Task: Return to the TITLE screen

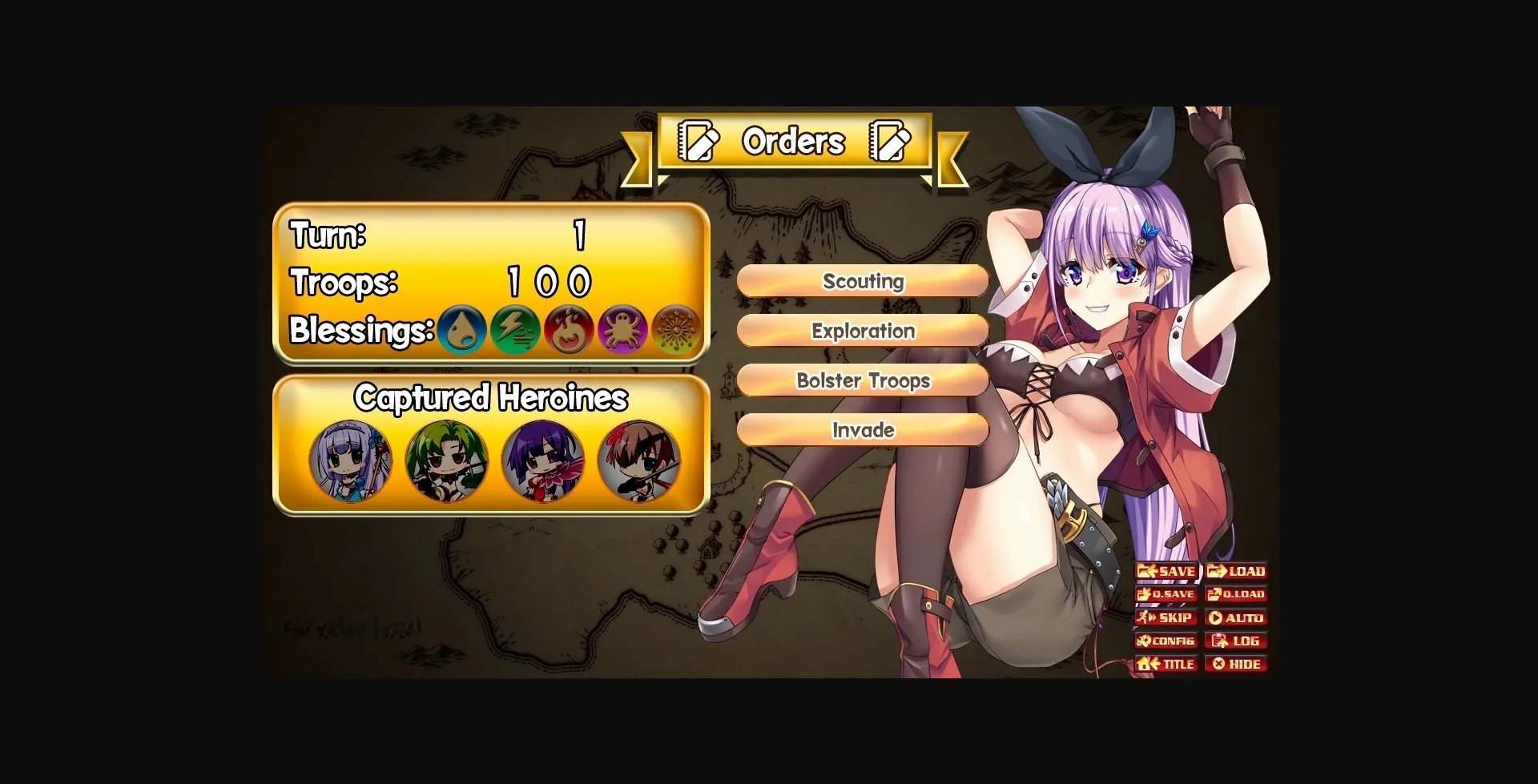Action: pyautogui.click(x=1166, y=663)
